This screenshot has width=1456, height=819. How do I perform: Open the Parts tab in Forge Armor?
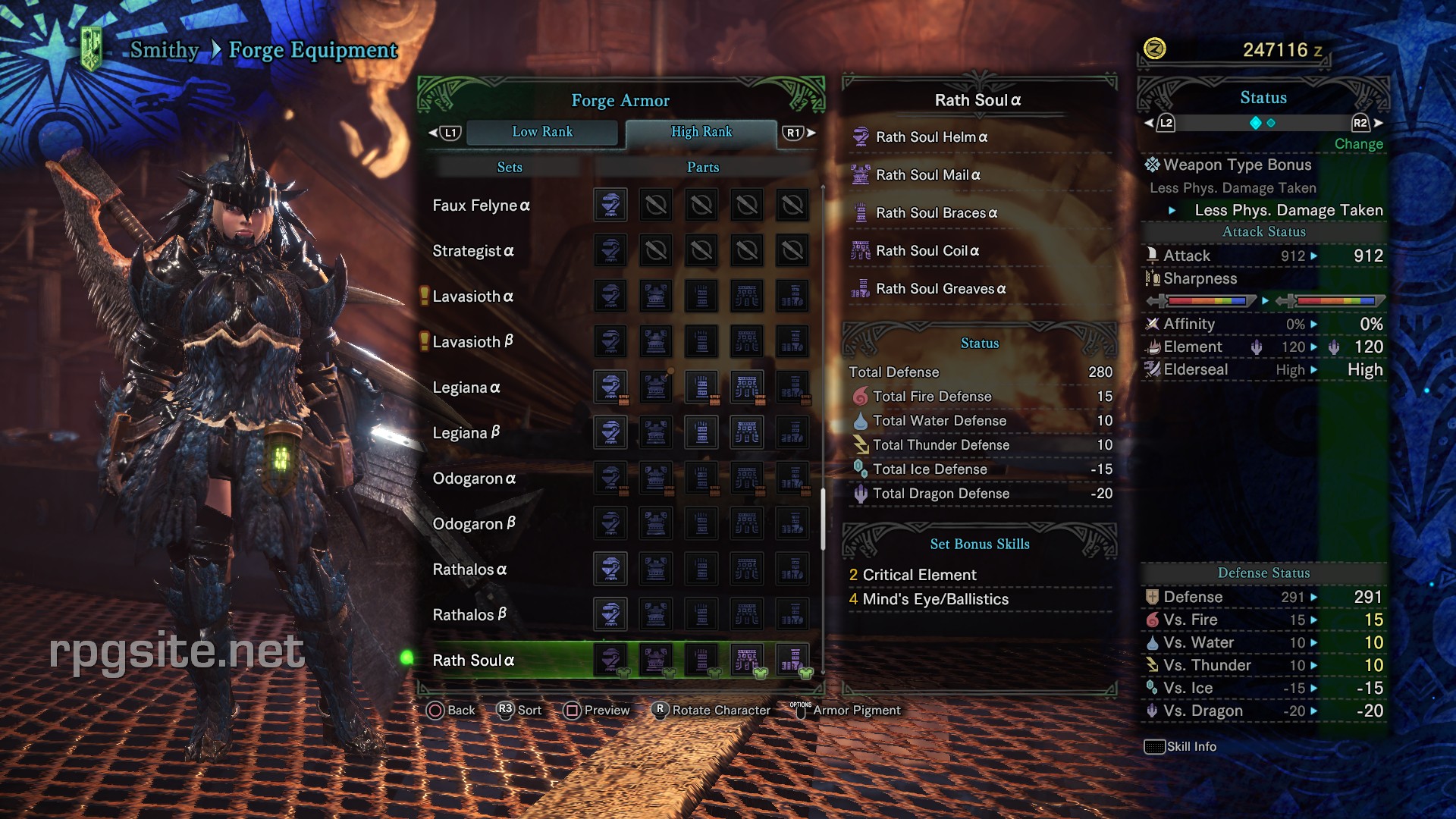click(x=702, y=167)
